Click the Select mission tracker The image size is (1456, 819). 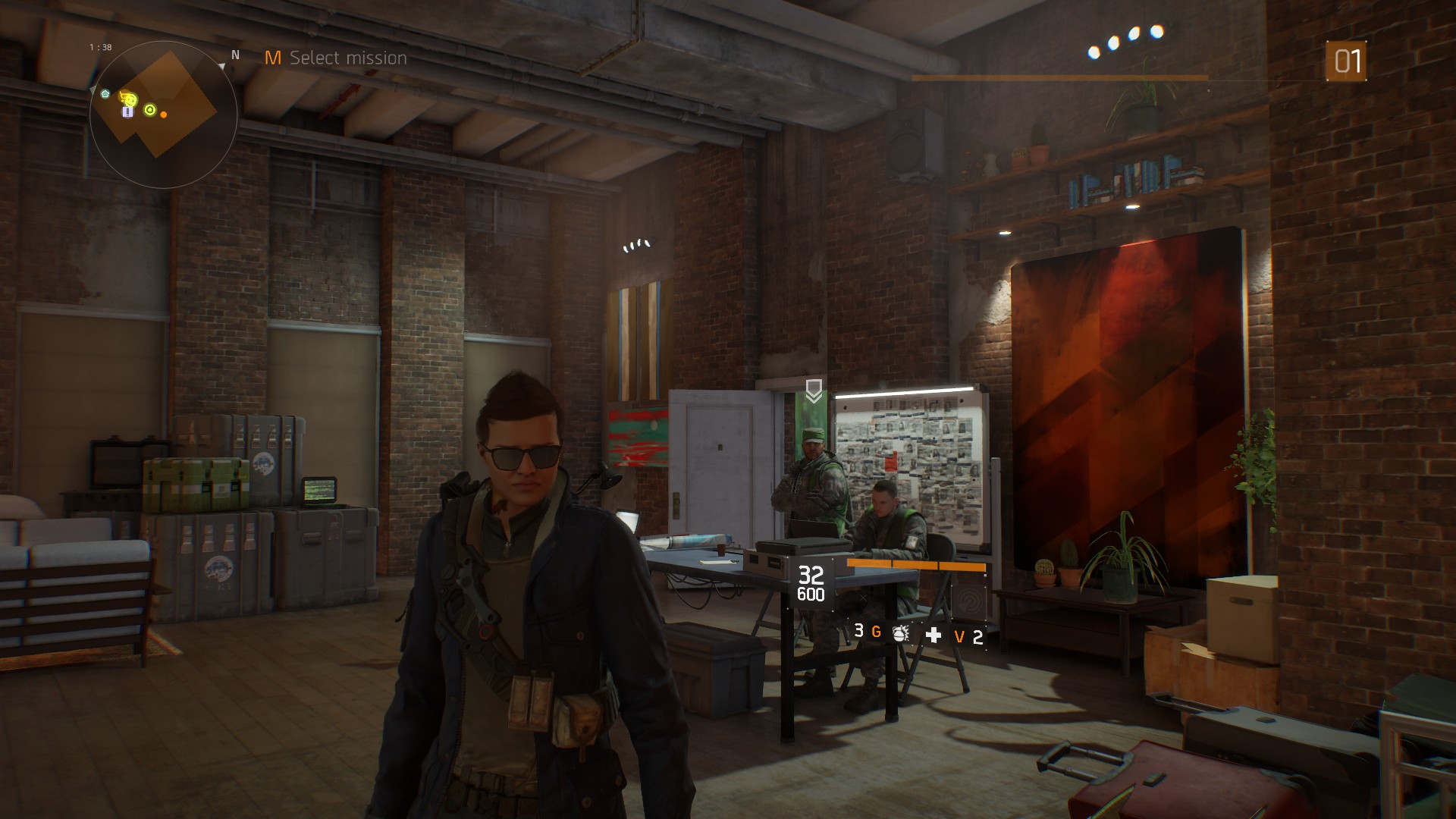click(x=336, y=58)
